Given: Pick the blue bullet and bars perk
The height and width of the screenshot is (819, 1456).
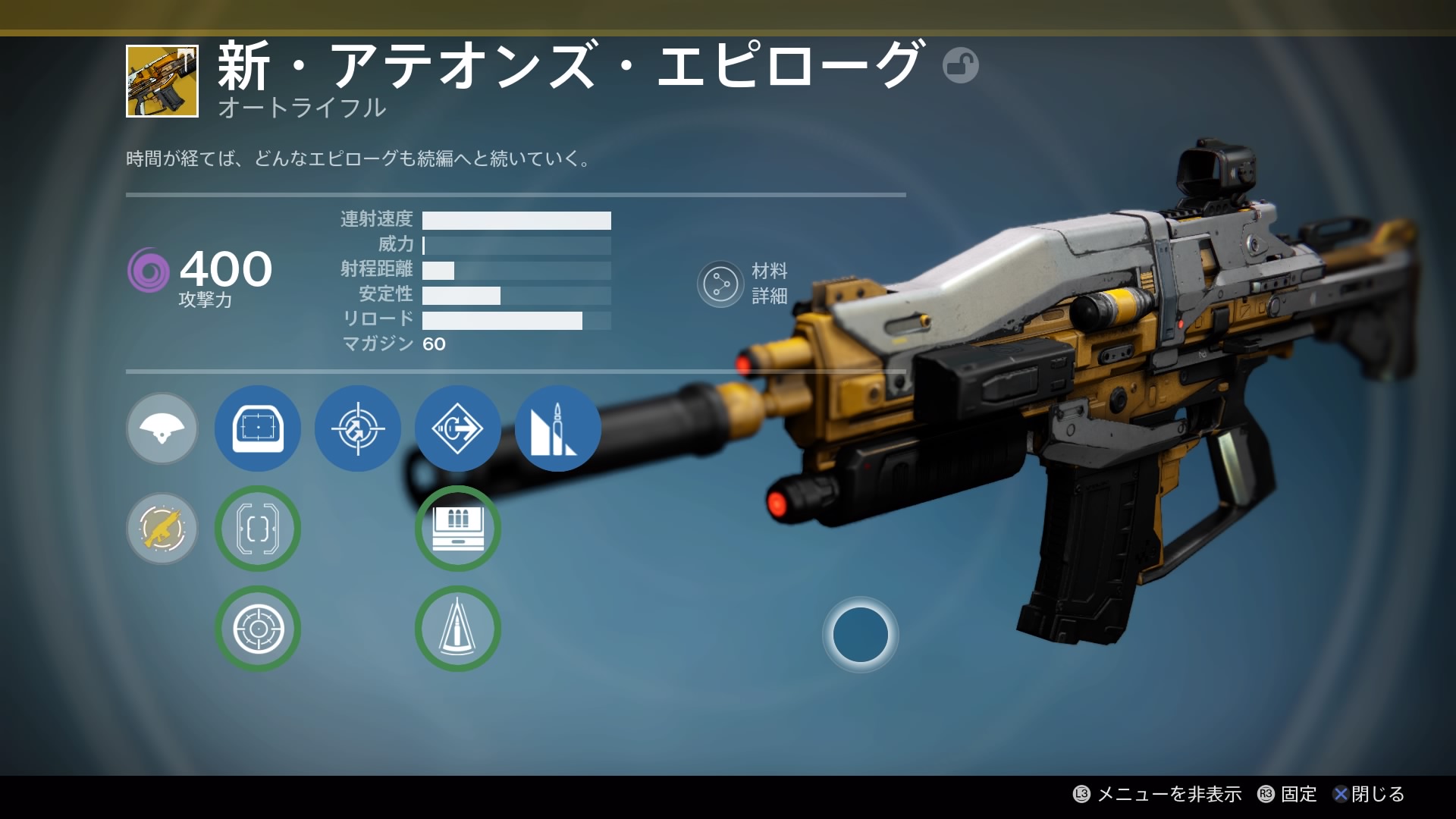Looking at the screenshot, I should coord(557,428).
